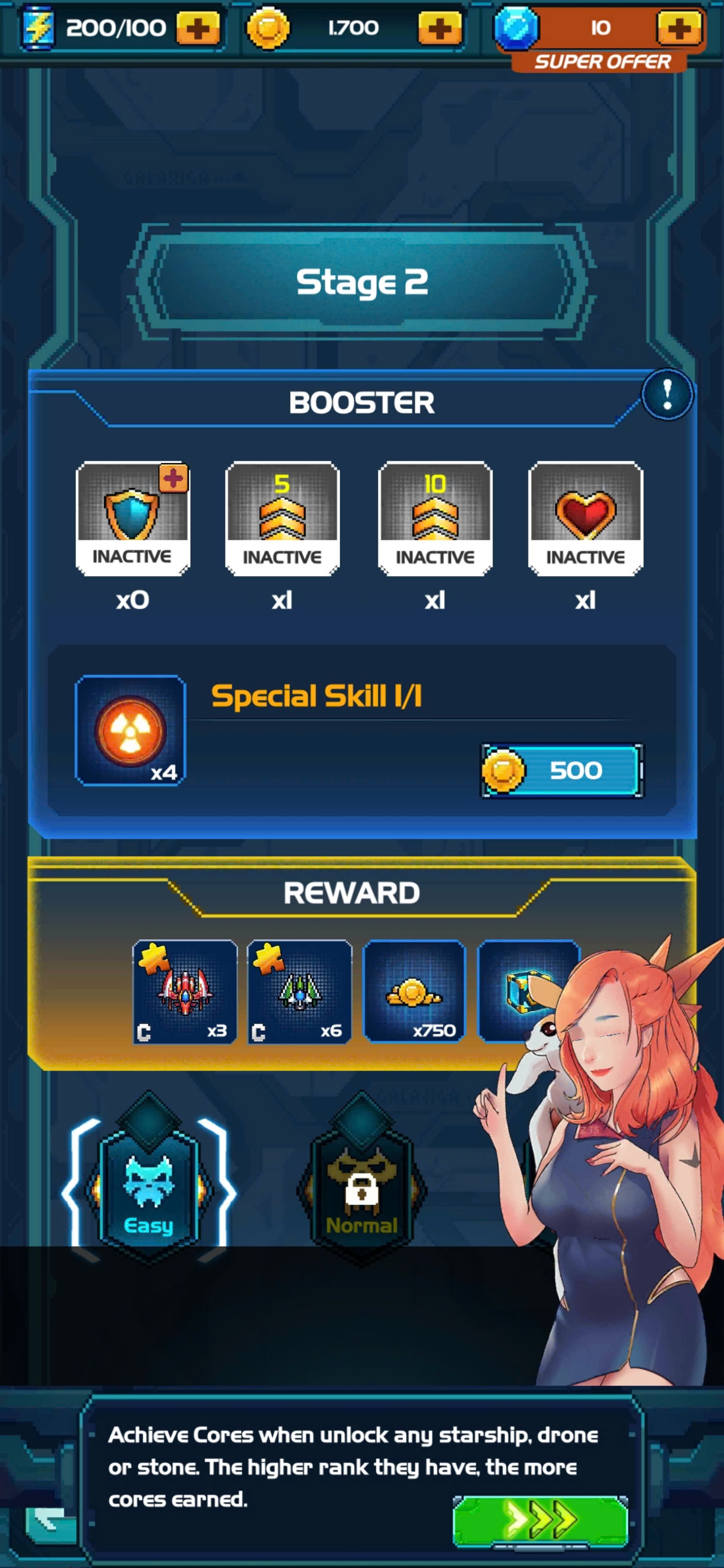Buy more gold coins via plus button
724x1568 pixels.
click(439, 28)
